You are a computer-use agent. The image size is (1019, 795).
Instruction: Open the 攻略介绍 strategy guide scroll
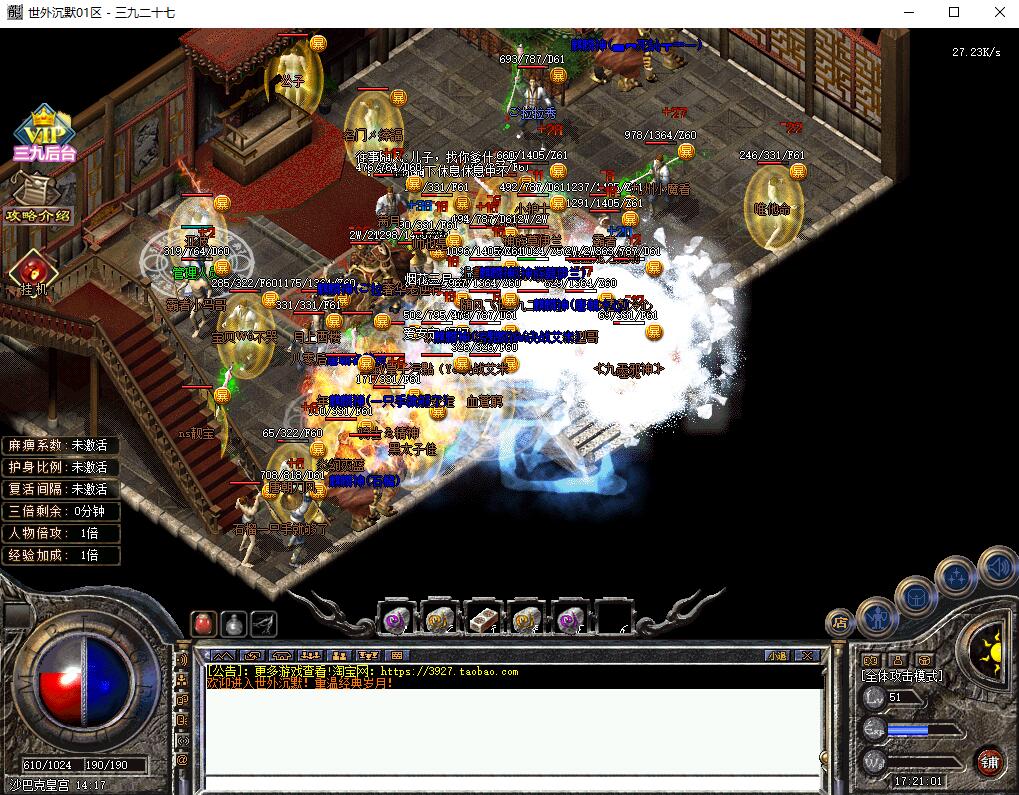[x=40, y=198]
